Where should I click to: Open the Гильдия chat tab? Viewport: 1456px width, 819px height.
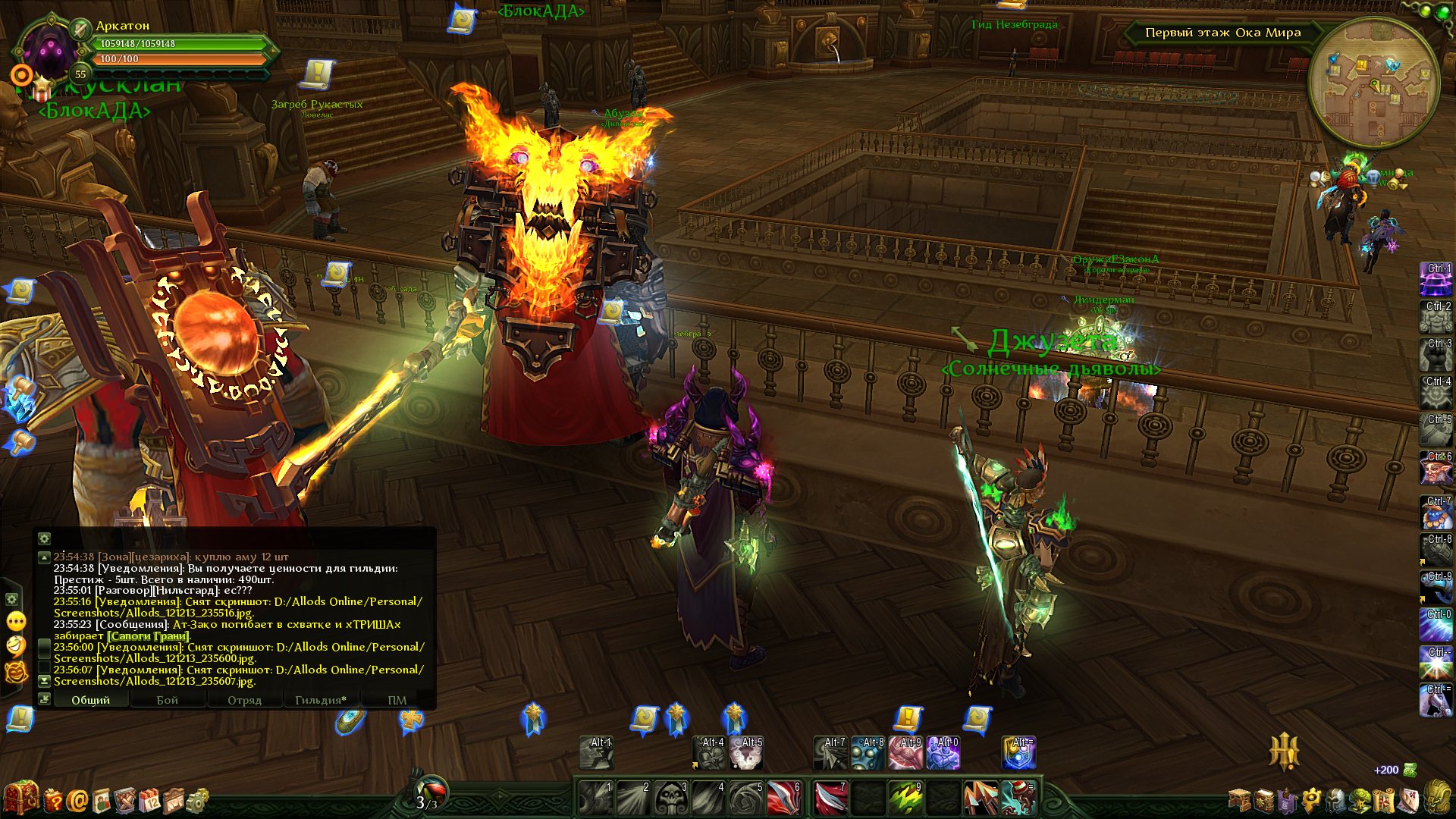[x=320, y=700]
